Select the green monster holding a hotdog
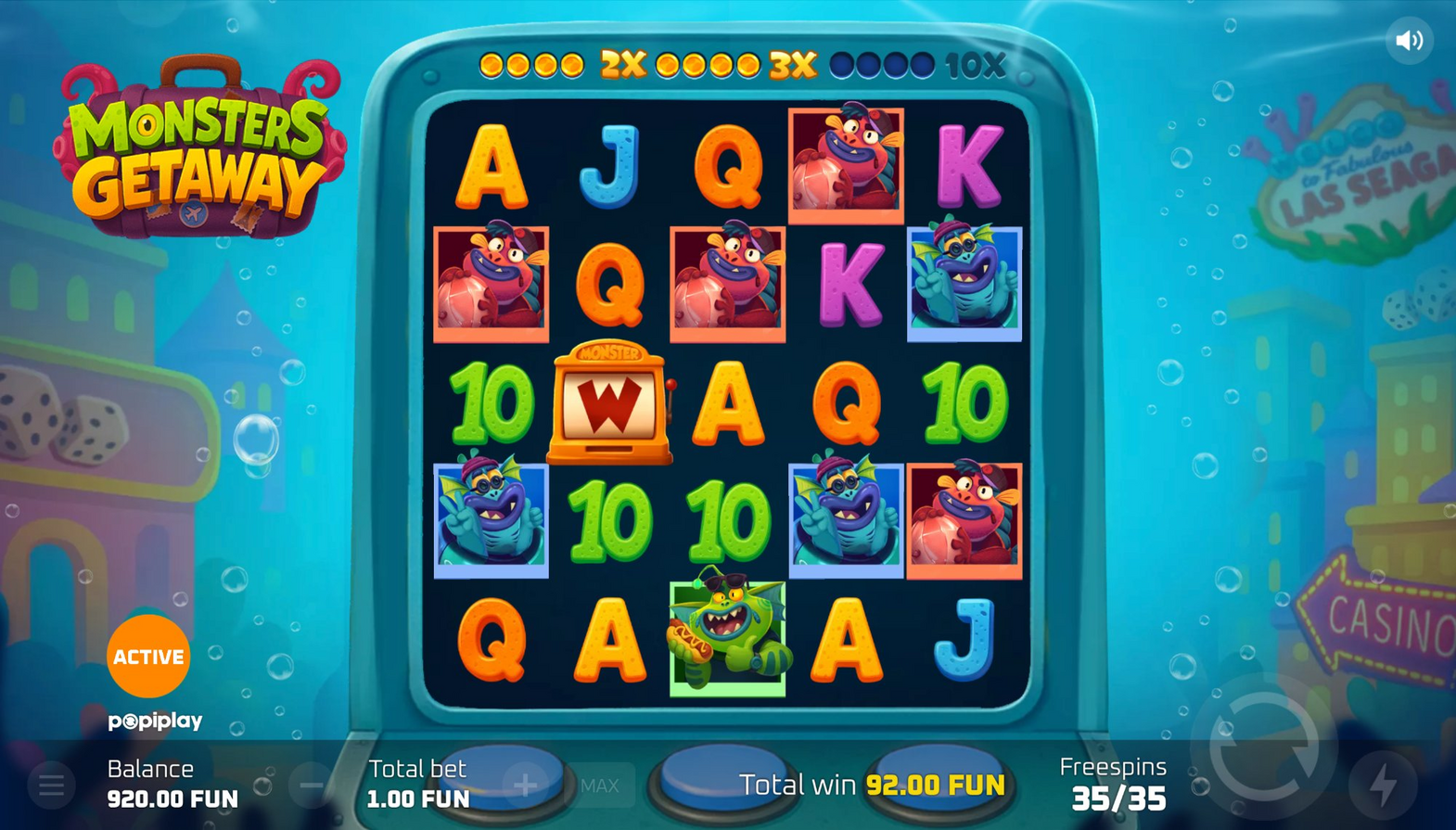 pos(728,636)
